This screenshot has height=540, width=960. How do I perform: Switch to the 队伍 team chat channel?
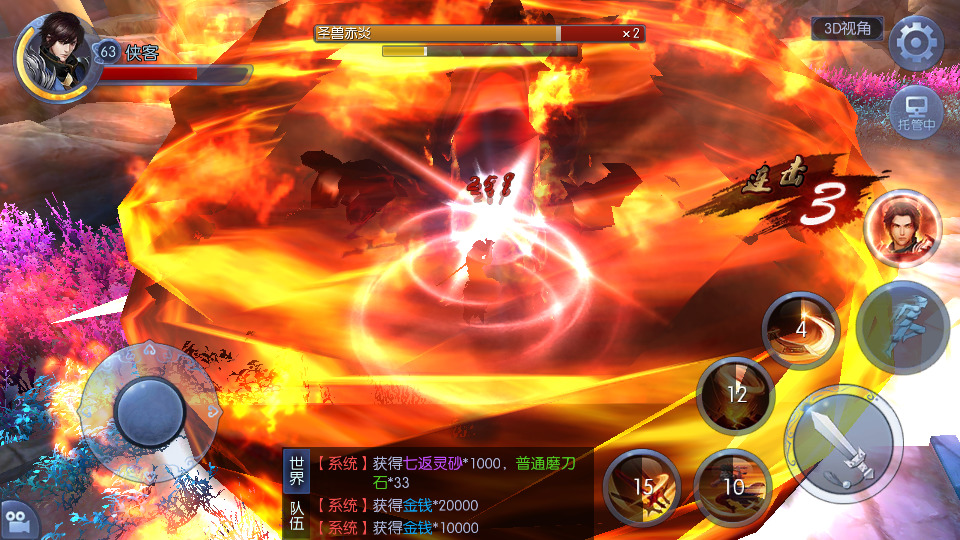tap(297, 518)
